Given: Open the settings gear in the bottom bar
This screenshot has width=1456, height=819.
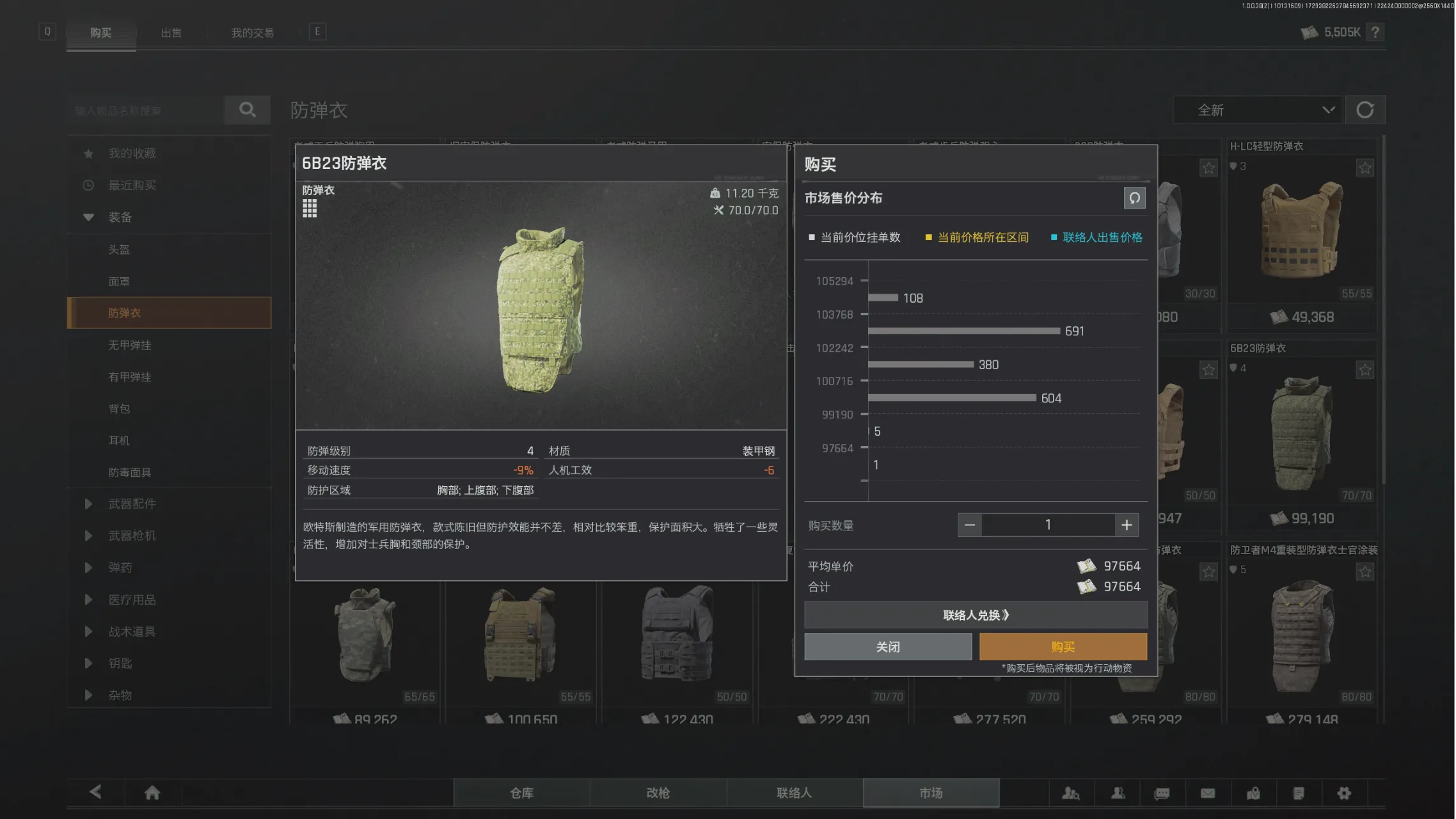Looking at the screenshot, I should 1343,793.
